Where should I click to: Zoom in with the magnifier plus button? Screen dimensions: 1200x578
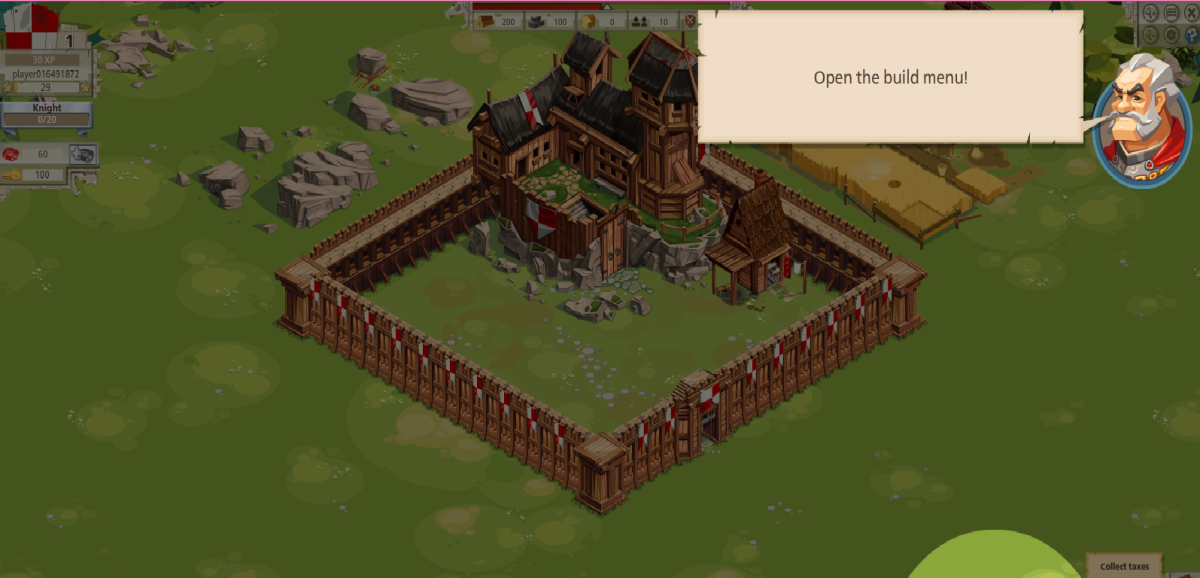click(1150, 13)
